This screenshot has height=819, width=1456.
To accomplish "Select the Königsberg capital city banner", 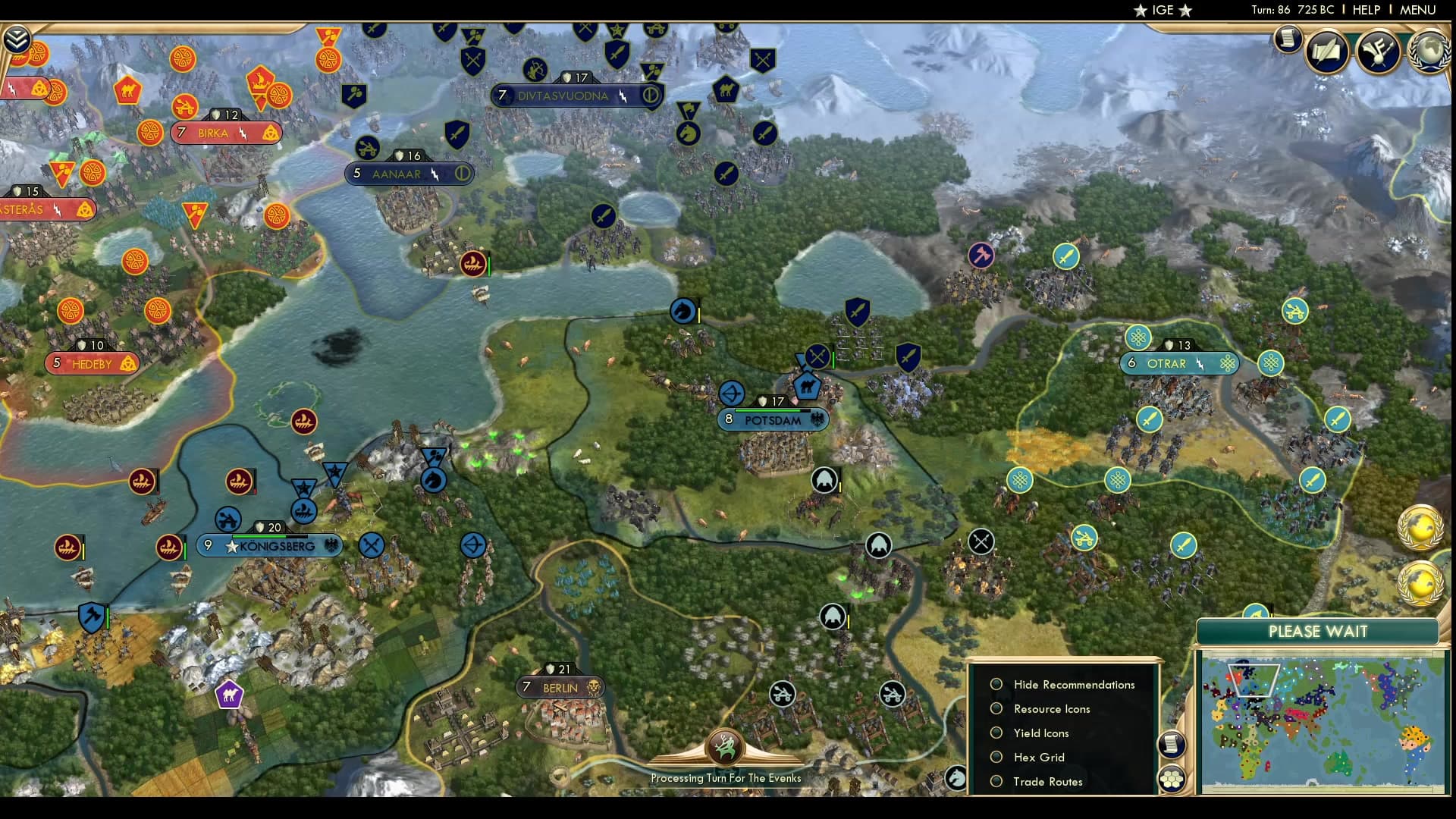I will click(277, 546).
